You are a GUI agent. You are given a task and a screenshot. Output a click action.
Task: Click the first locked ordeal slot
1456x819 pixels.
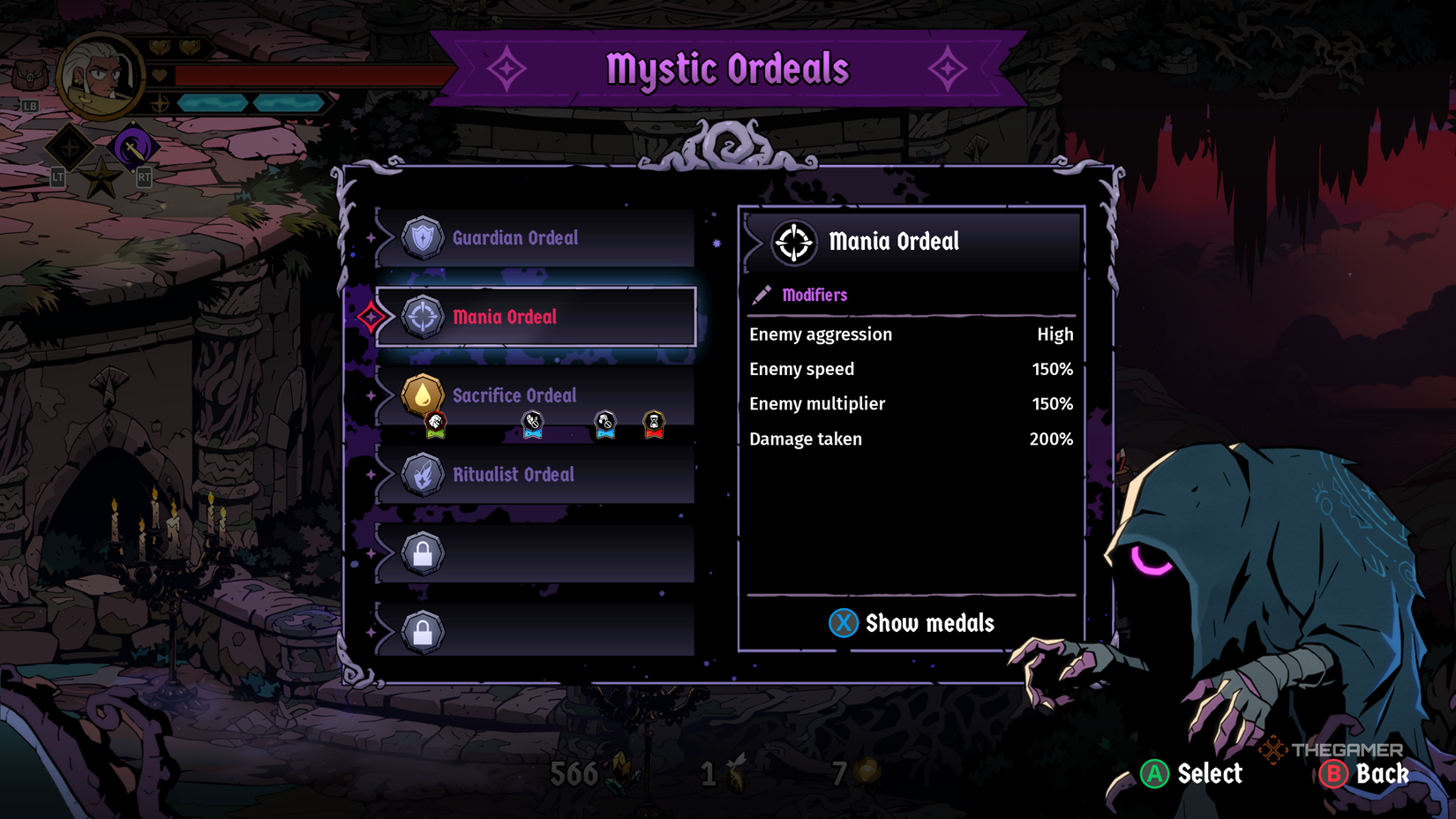click(x=423, y=553)
